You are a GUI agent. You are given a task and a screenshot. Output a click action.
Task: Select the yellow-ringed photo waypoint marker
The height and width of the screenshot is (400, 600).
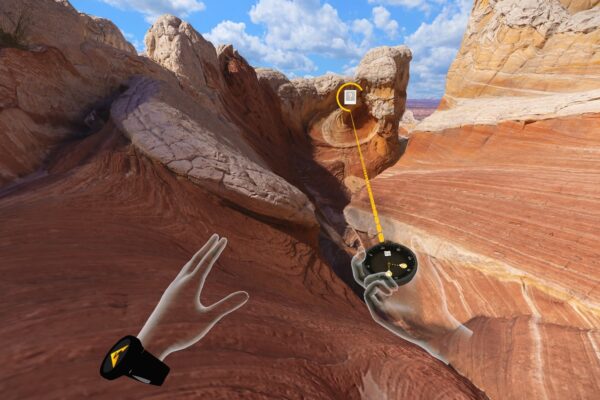[350, 97]
